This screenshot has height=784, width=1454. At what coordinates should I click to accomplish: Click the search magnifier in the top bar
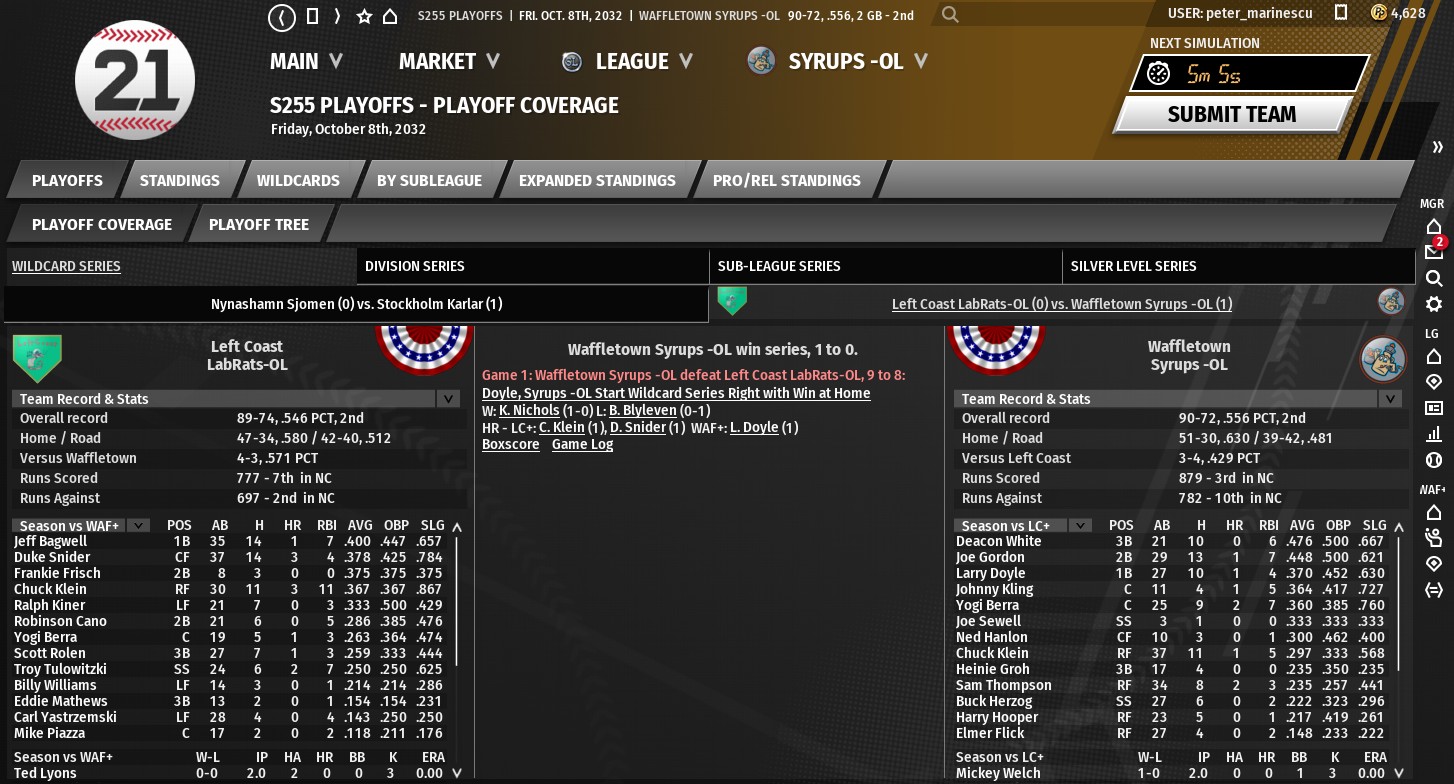(x=950, y=15)
